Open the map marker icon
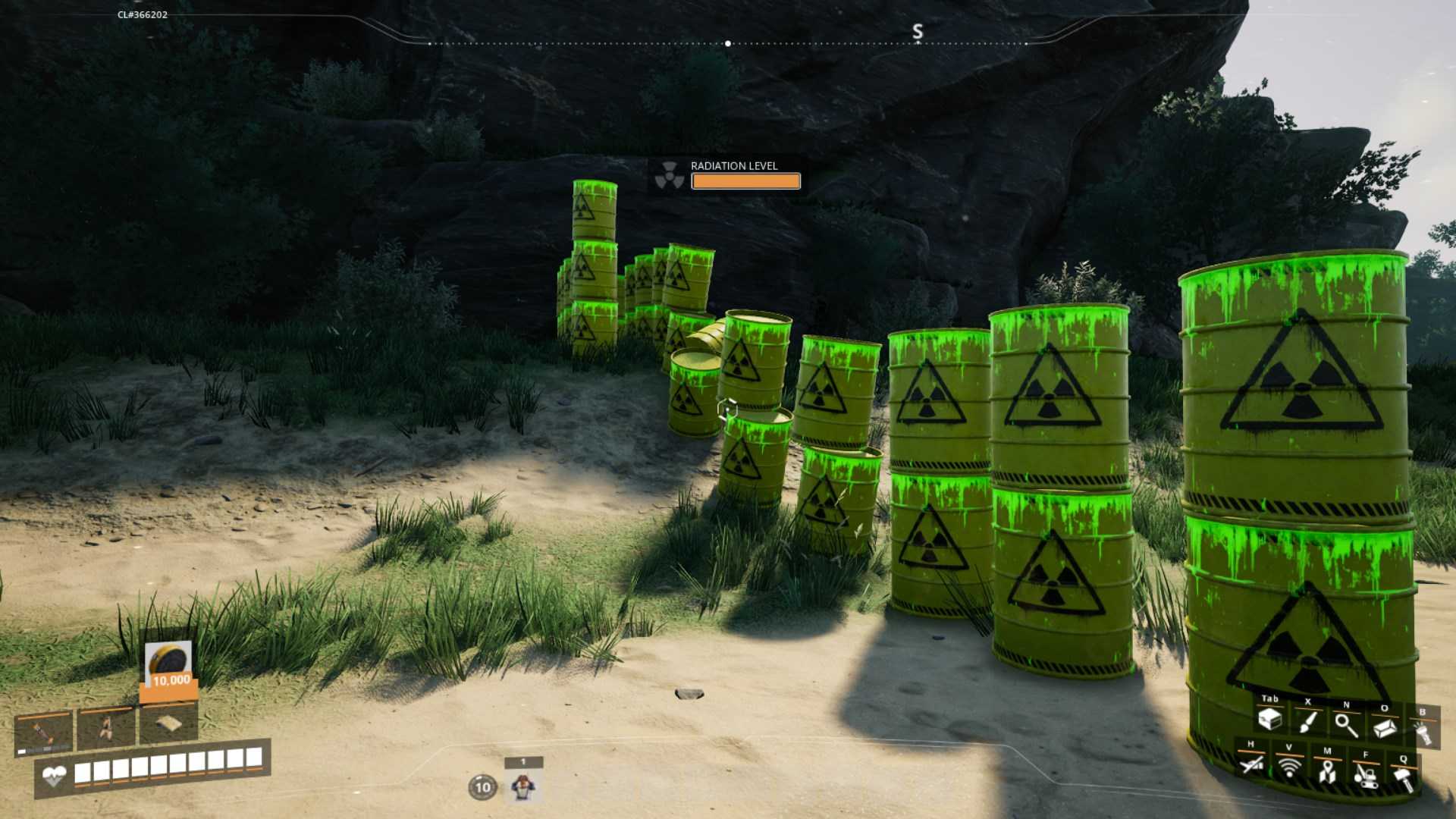Image resolution: width=1456 pixels, height=819 pixels. pos(1327,770)
